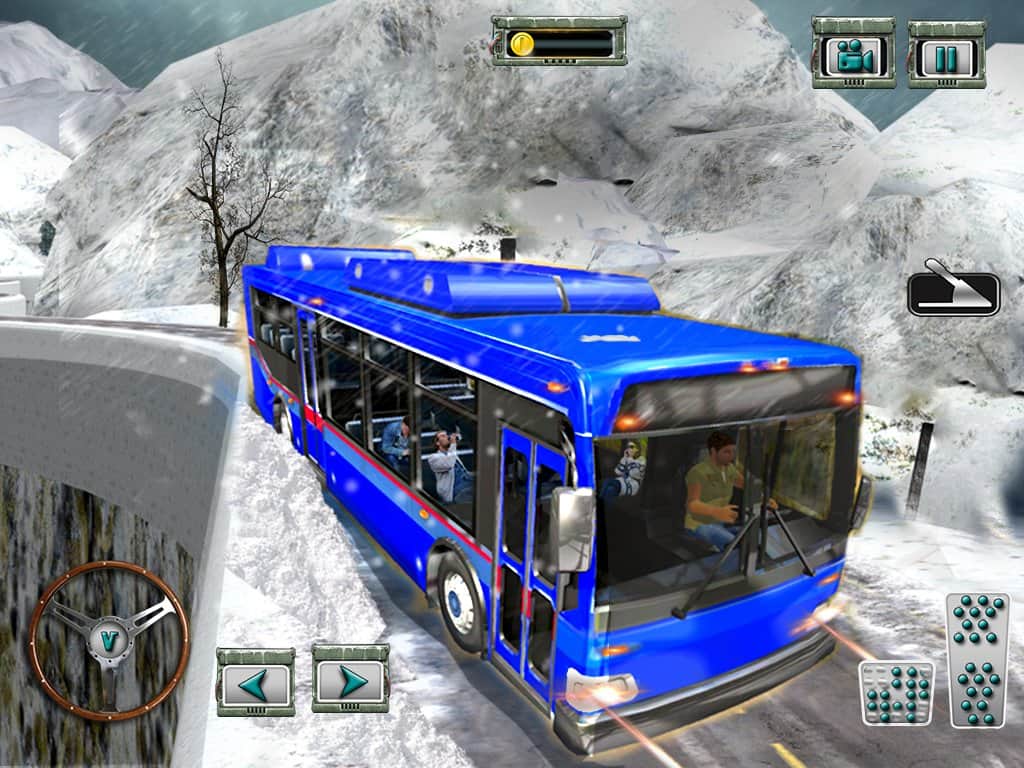Tap the camera view button
This screenshot has height=768, width=1024.
[x=853, y=54]
